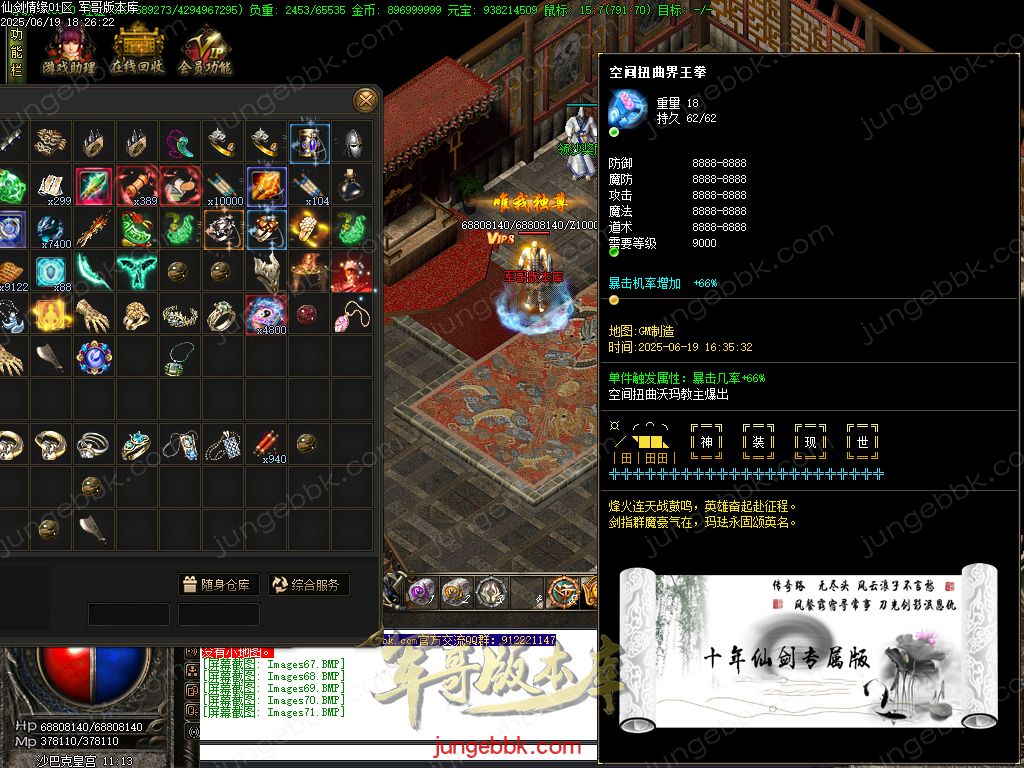Viewport: 1024px width, 768px height.
Task: Select the black potion bottle slot
Action: tap(351, 186)
